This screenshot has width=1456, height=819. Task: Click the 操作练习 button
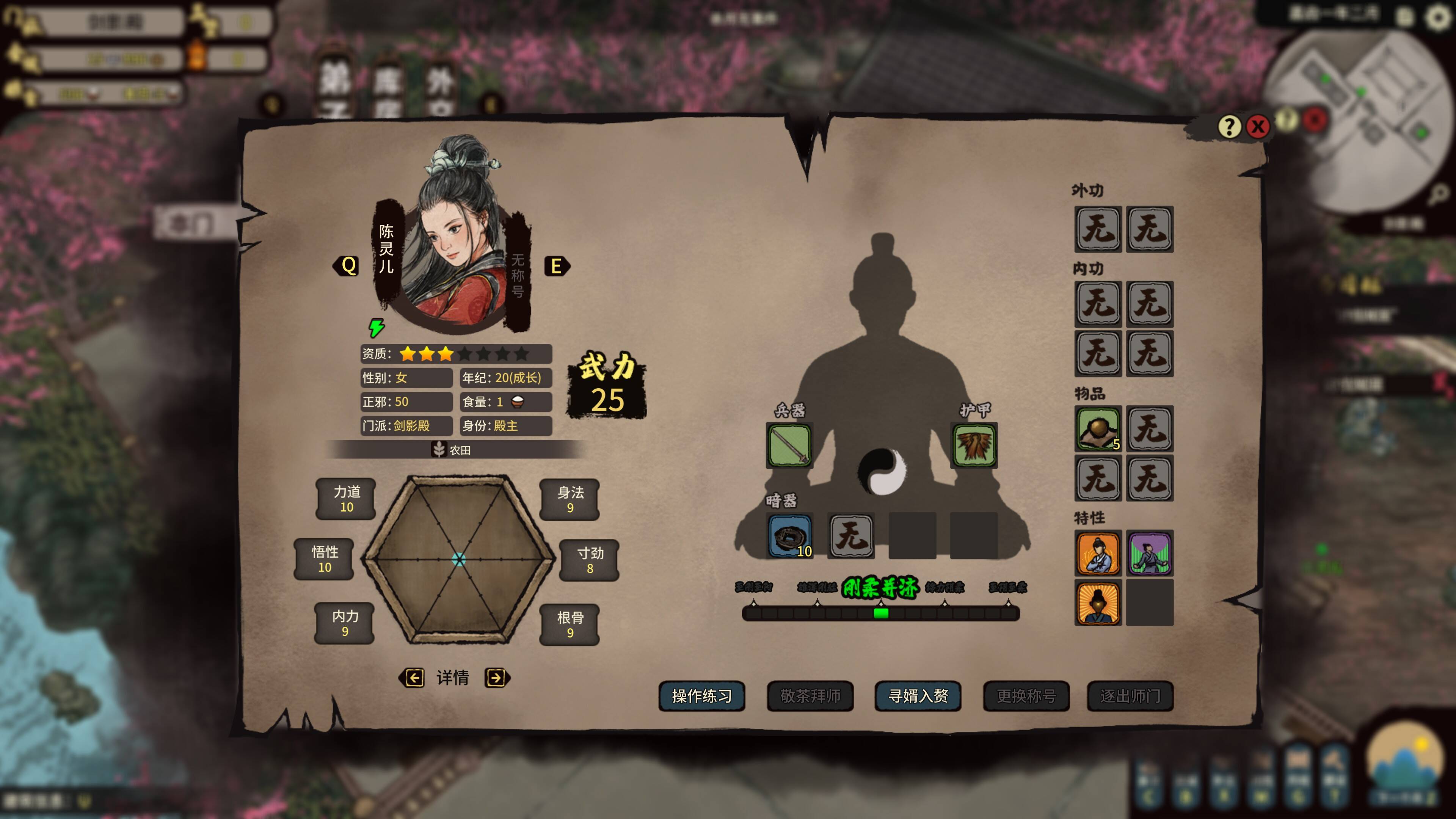point(701,696)
